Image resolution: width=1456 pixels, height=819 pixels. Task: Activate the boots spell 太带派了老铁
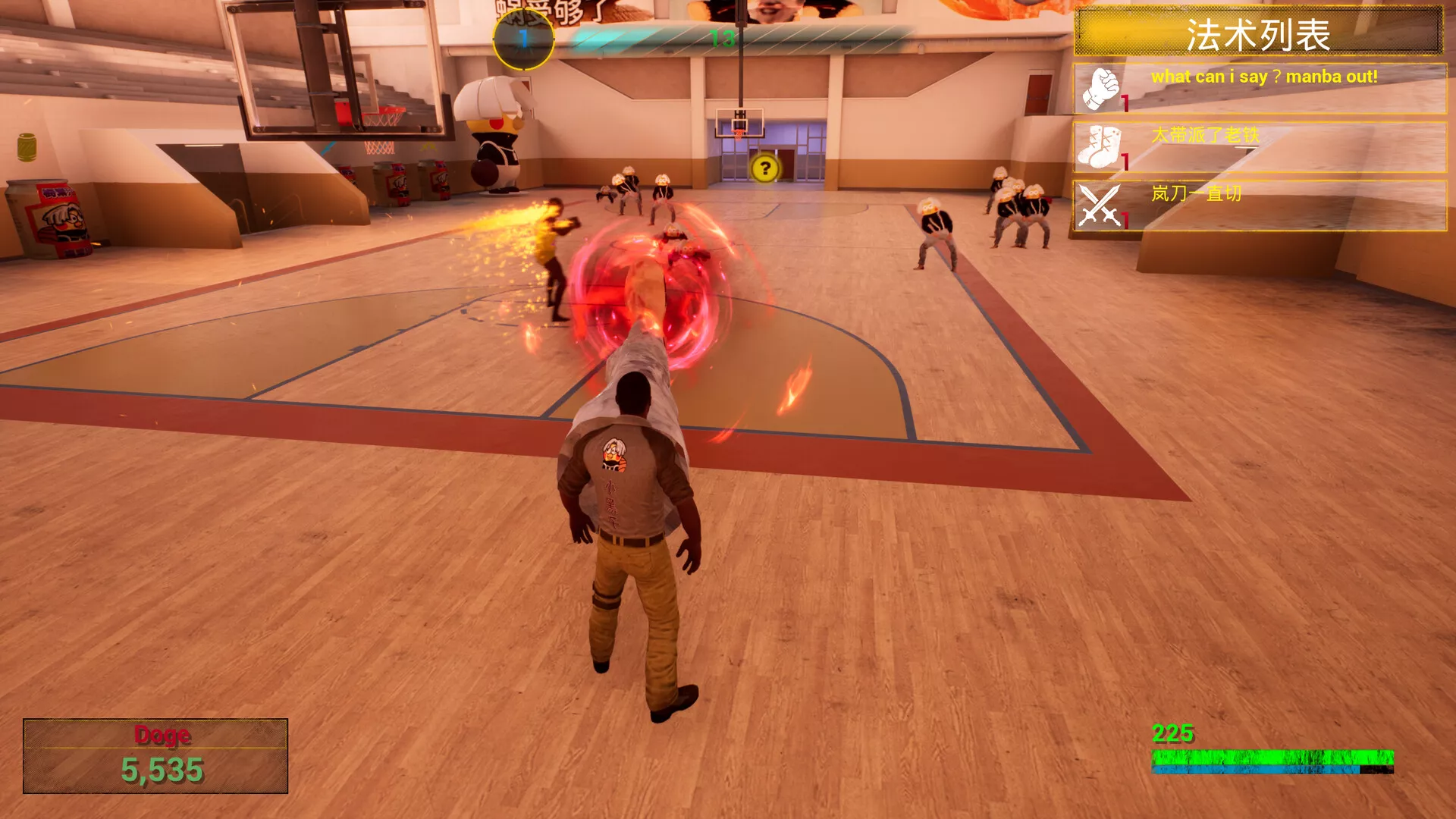(1259, 147)
